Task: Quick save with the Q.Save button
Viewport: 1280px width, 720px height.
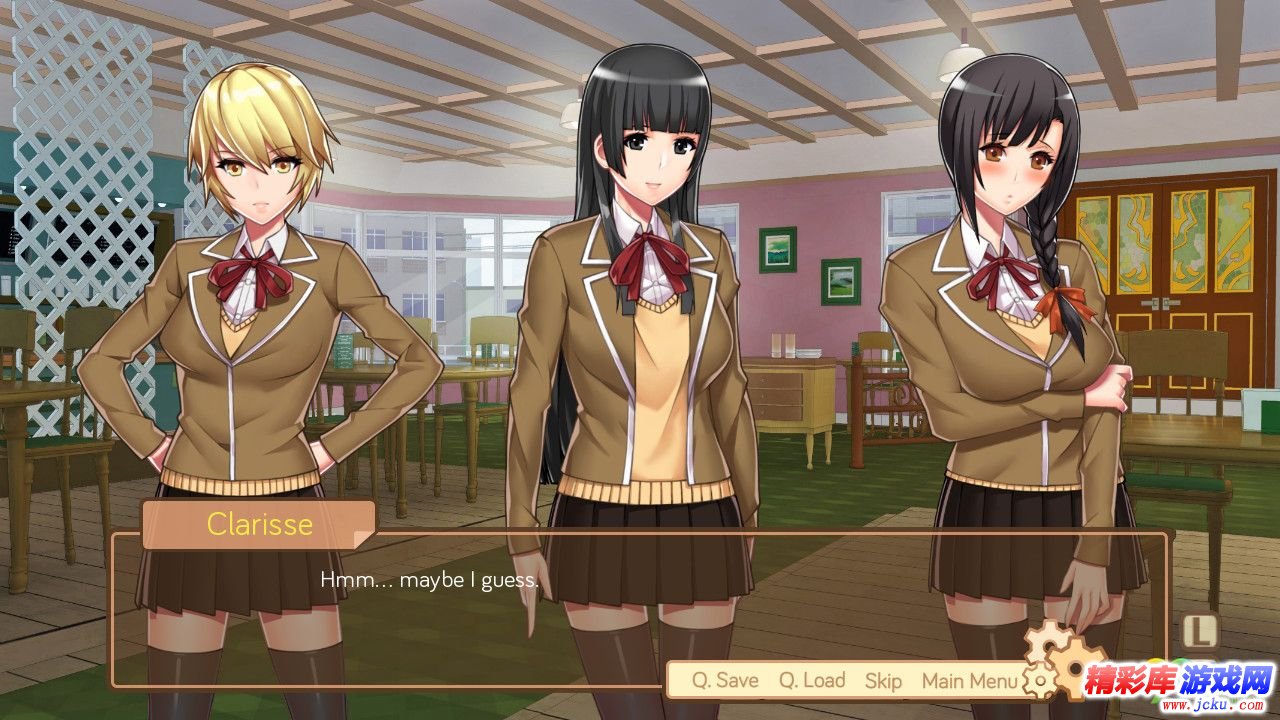Action: [725, 681]
